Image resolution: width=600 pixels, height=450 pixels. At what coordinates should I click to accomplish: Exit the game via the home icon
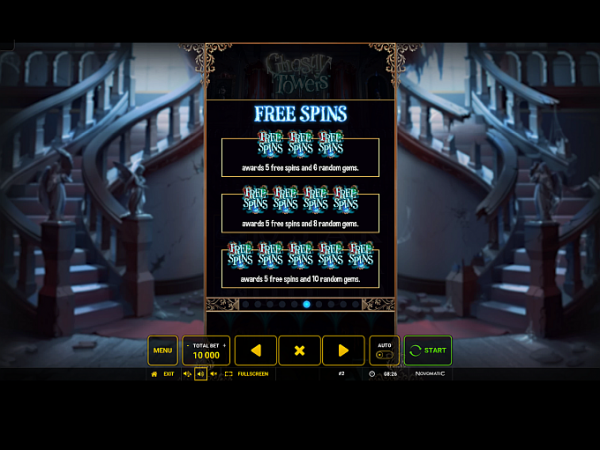154,374
